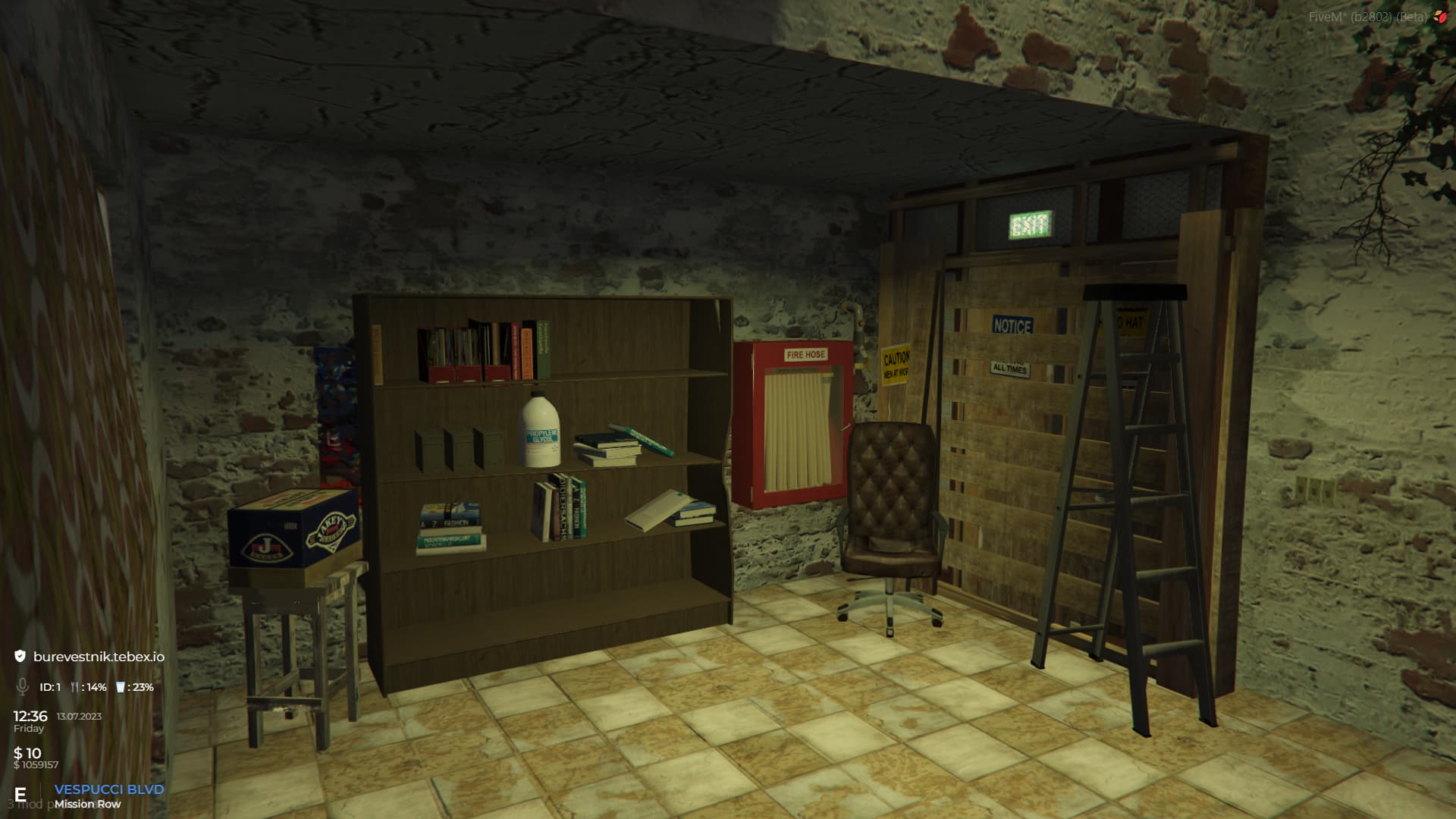This screenshot has height=819, width=1456.
Task: Select the thirst 23% indicator
Action: (143, 687)
